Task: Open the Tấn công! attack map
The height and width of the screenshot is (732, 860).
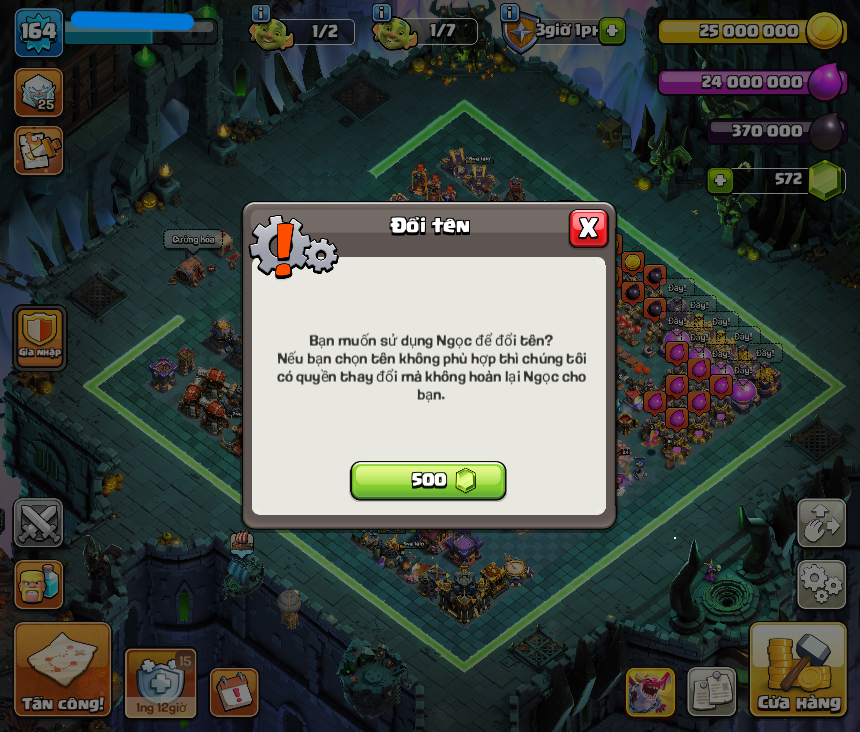Action: (63, 670)
